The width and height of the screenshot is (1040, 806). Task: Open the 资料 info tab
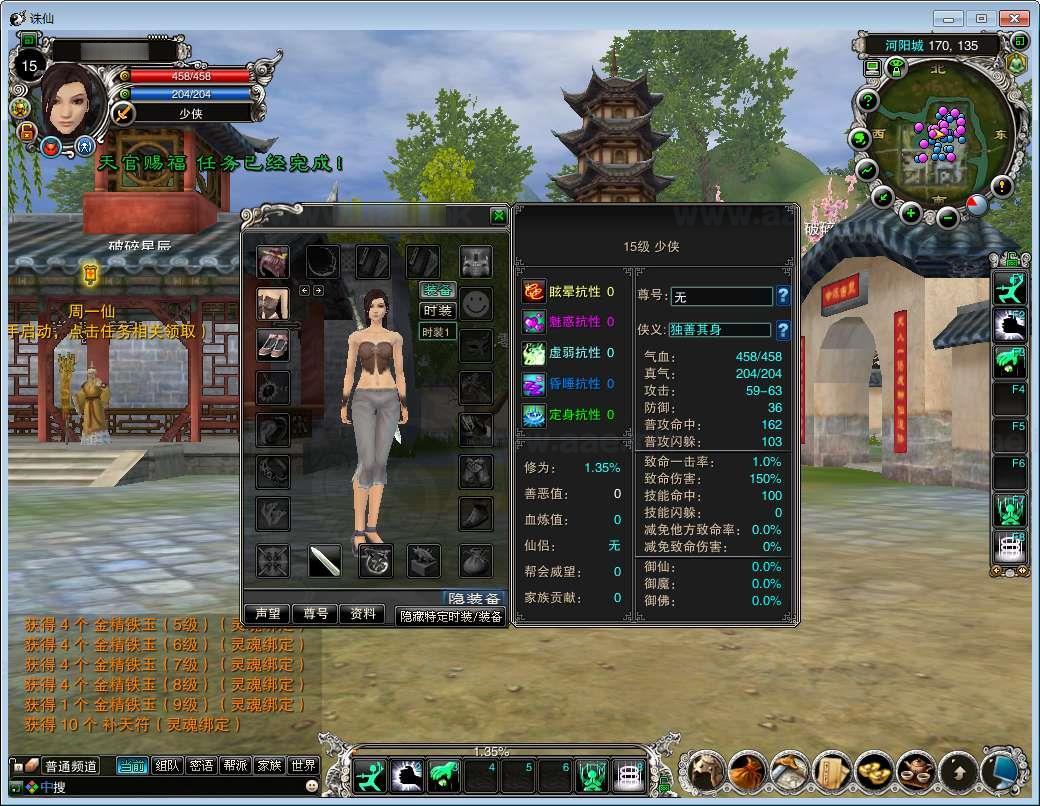(363, 614)
